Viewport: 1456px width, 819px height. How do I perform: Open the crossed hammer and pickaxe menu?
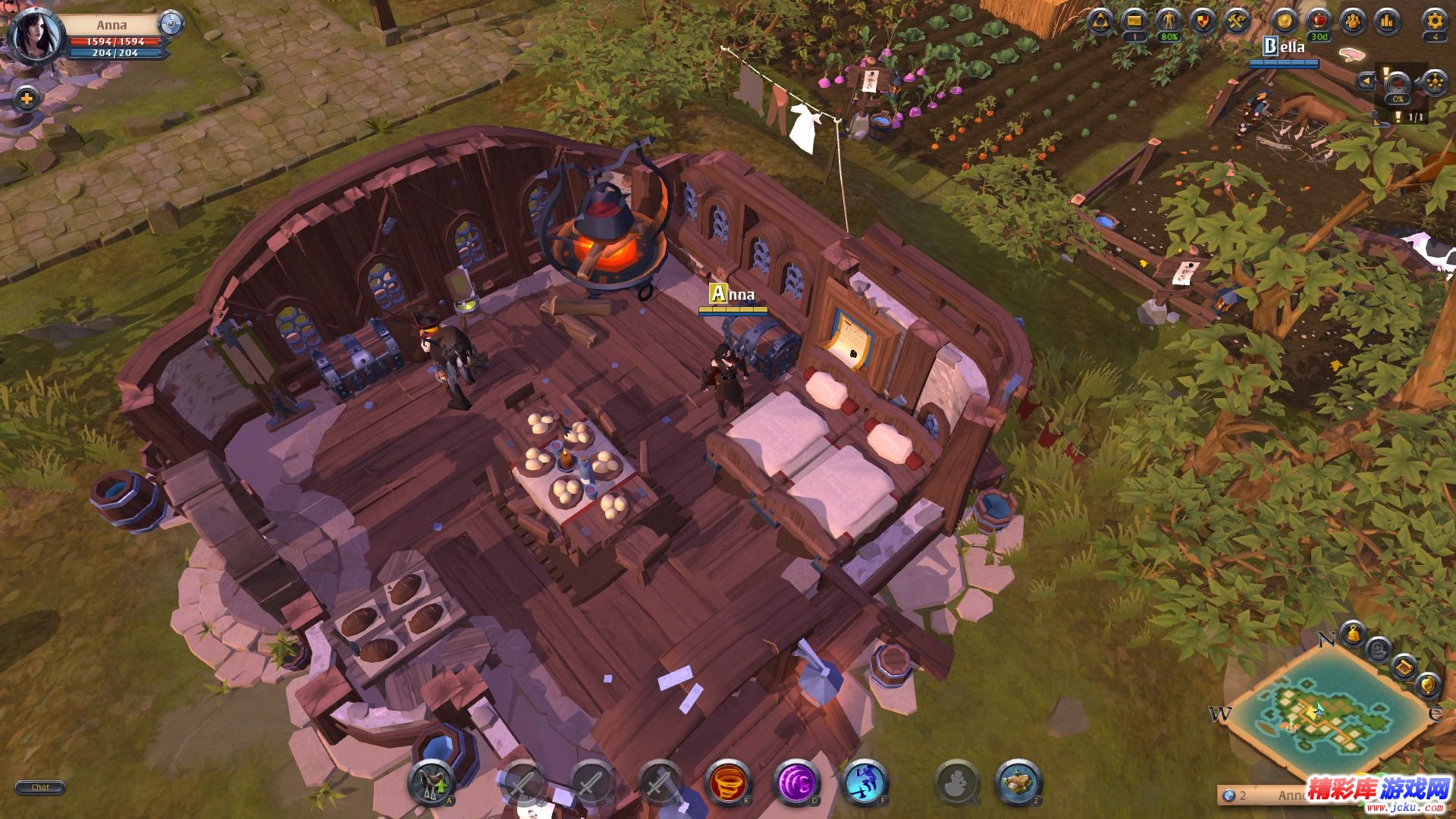(x=1238, y=21)
